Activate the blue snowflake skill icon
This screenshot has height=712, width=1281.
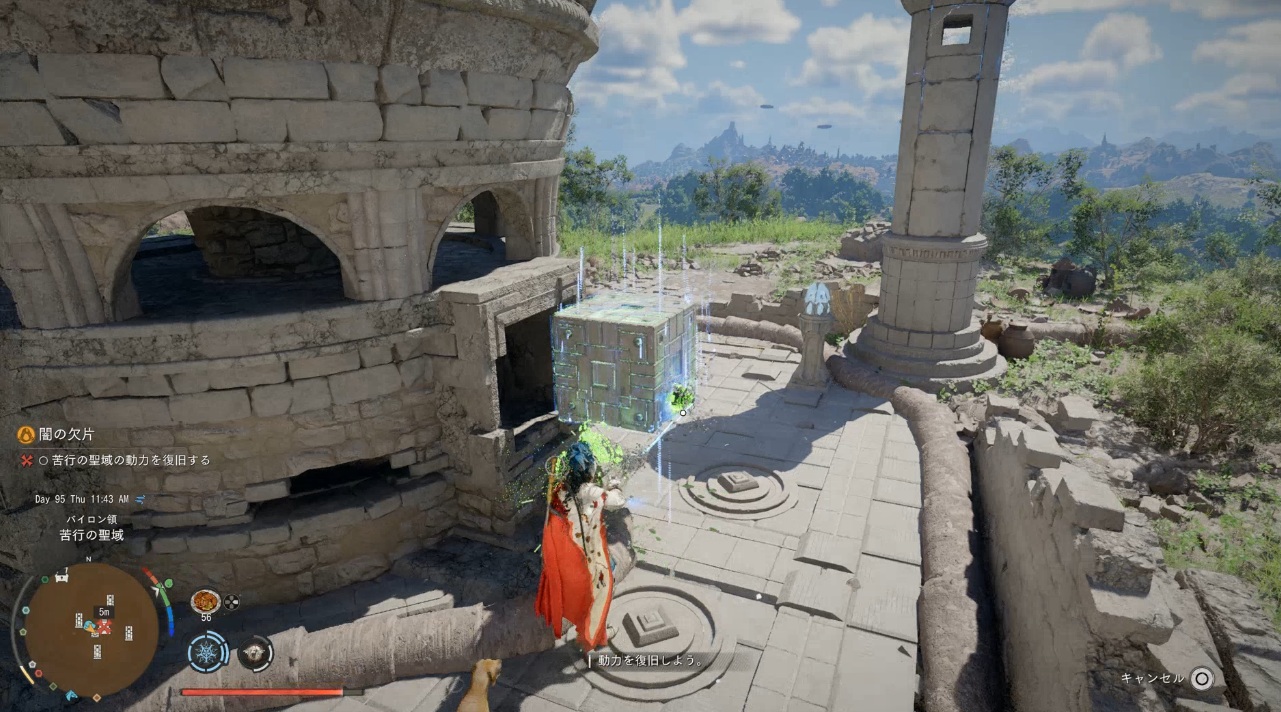point(208,652)
